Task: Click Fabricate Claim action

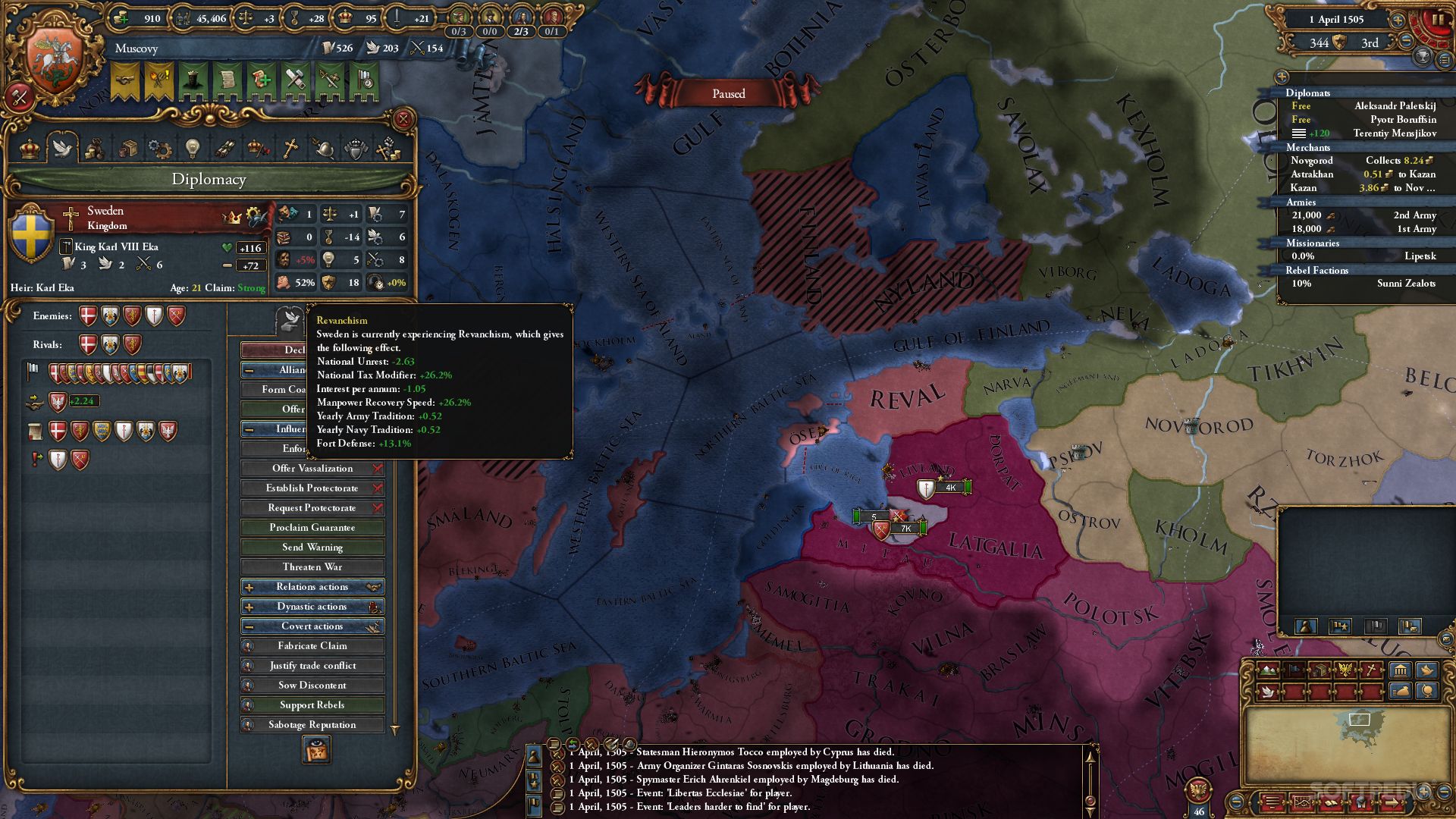Action: tap(312, 646)
